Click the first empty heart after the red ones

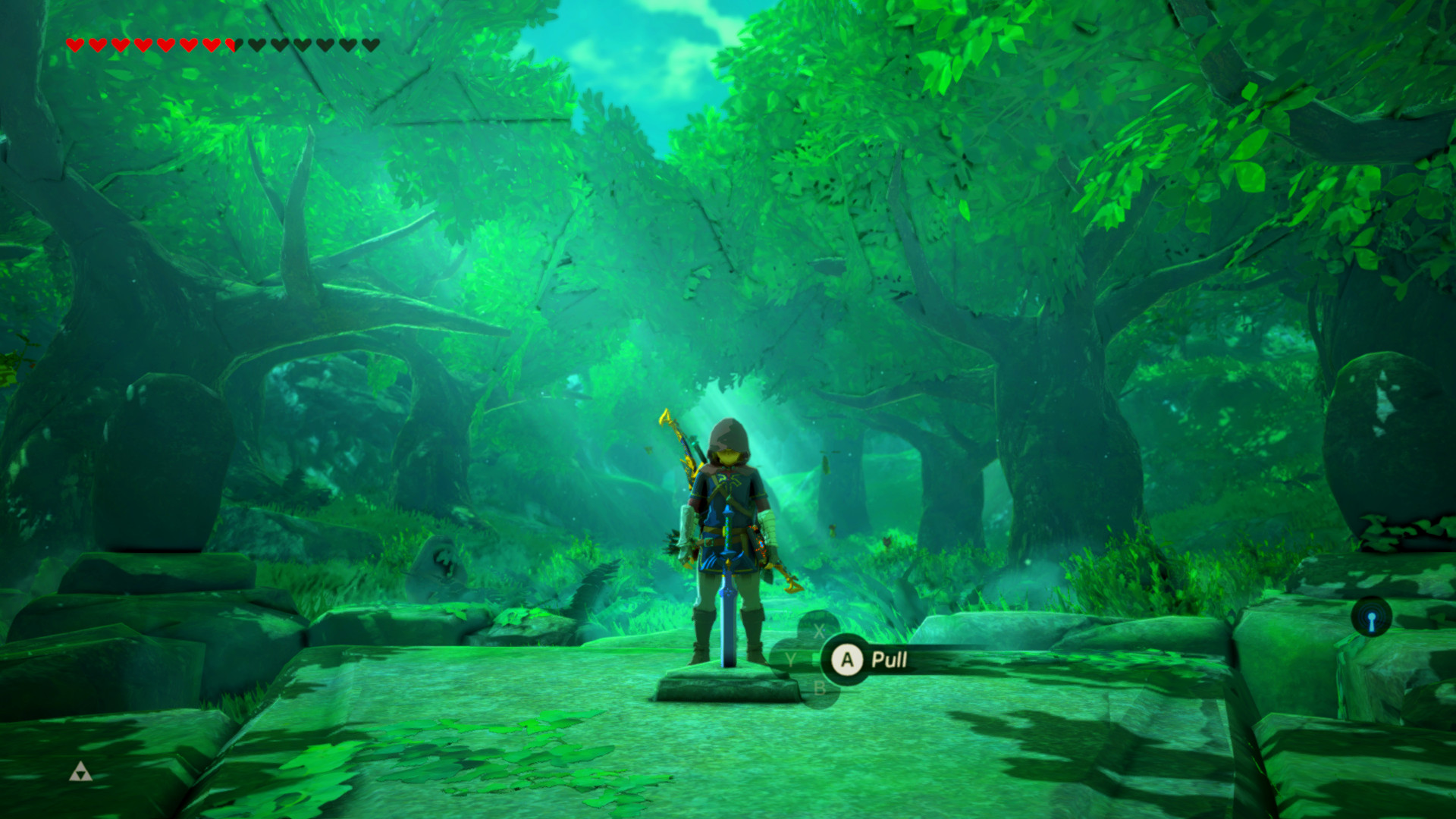(x=256, y=45)
